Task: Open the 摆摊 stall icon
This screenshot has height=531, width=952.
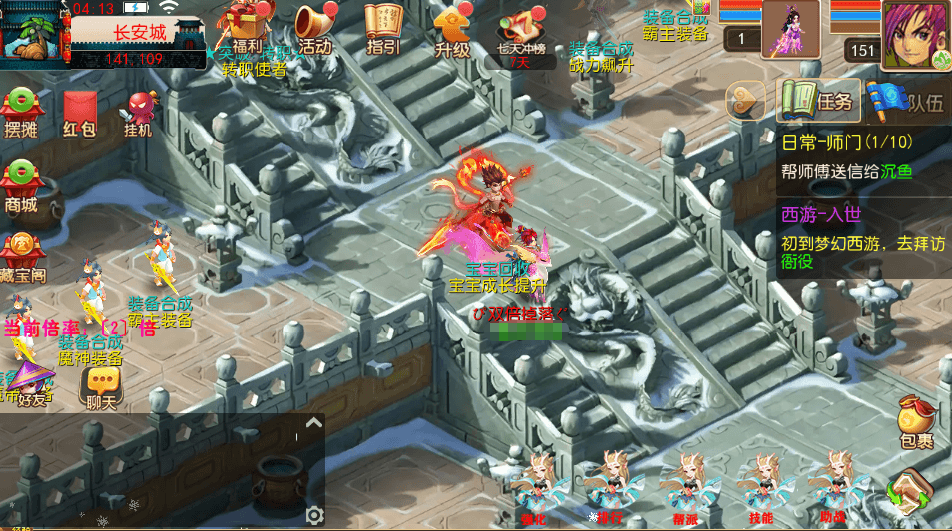Action: point(21,113)
